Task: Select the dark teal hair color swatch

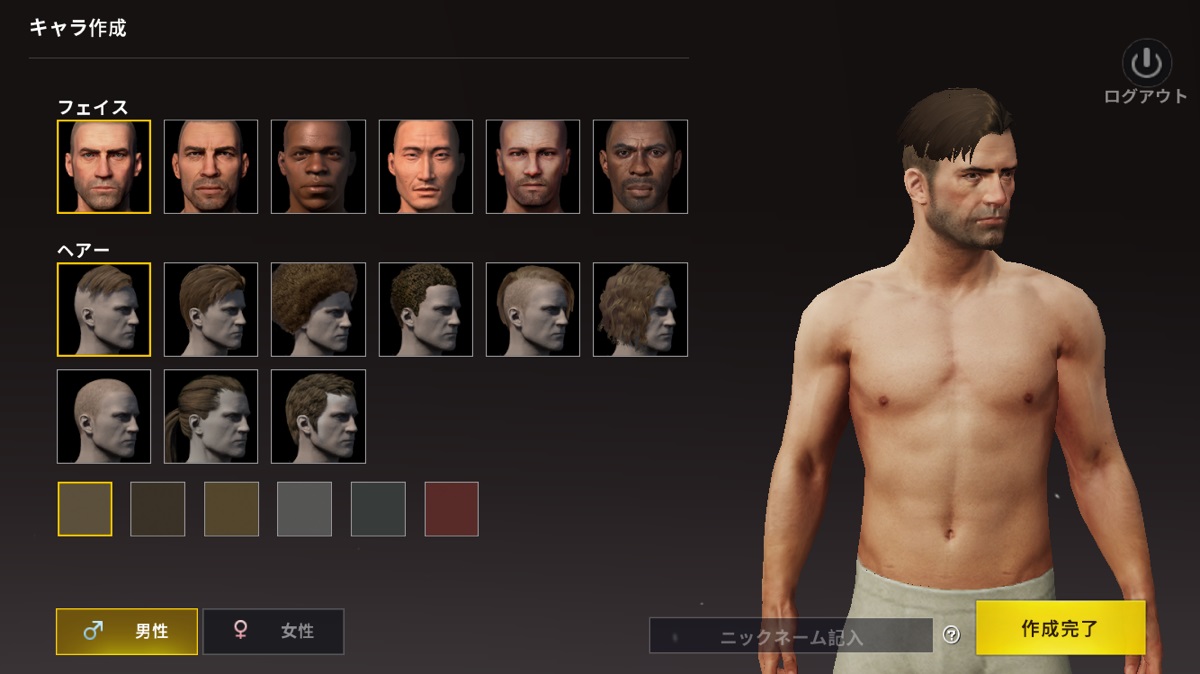Action: [378, 509]
